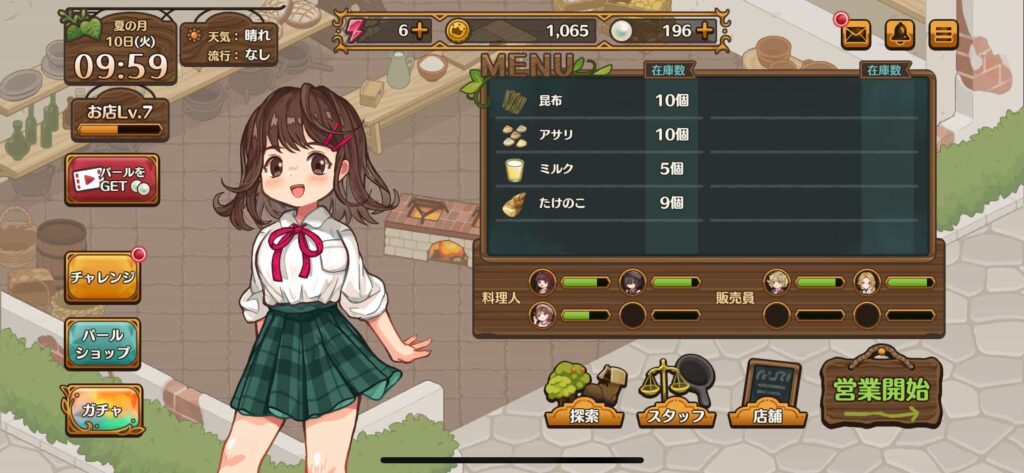Open the パールショップ pearl shop
This screenshot has width=1024, height=473.
point(102,343)
